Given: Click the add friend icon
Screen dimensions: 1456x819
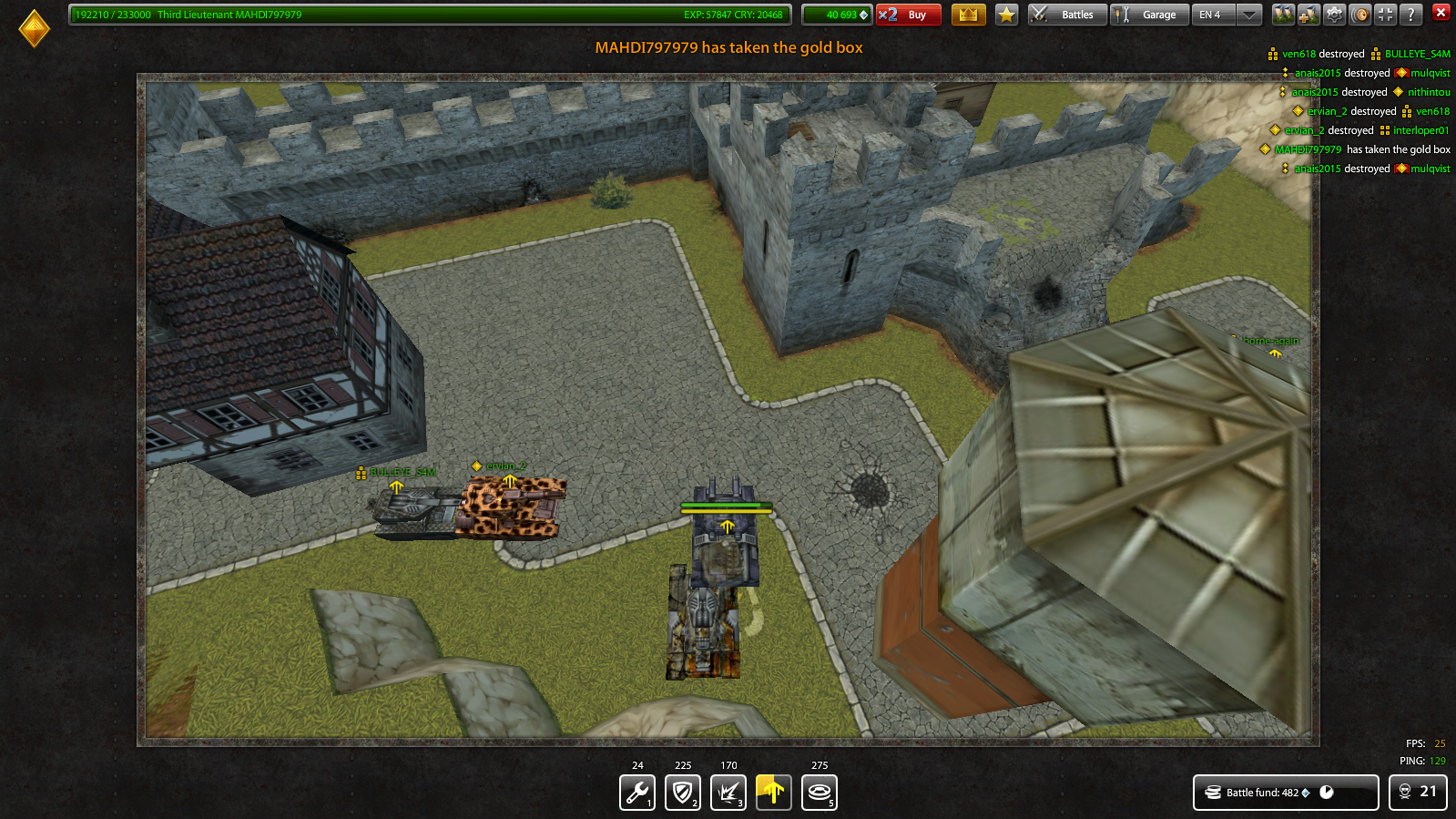Looking at the screenshot, I should pyautogui.click(x=1308, y=14).
